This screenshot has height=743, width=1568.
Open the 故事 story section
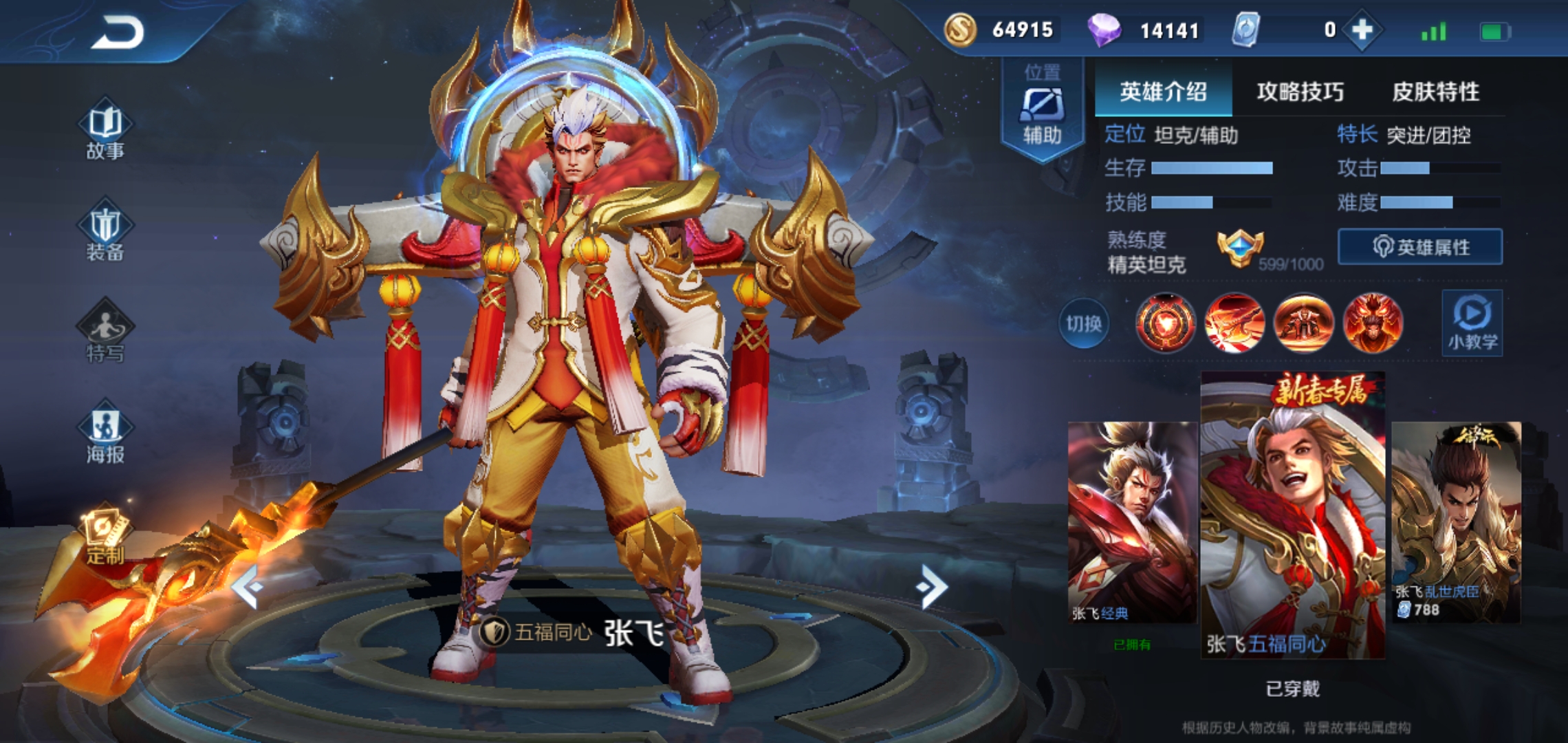pos(105,131)
